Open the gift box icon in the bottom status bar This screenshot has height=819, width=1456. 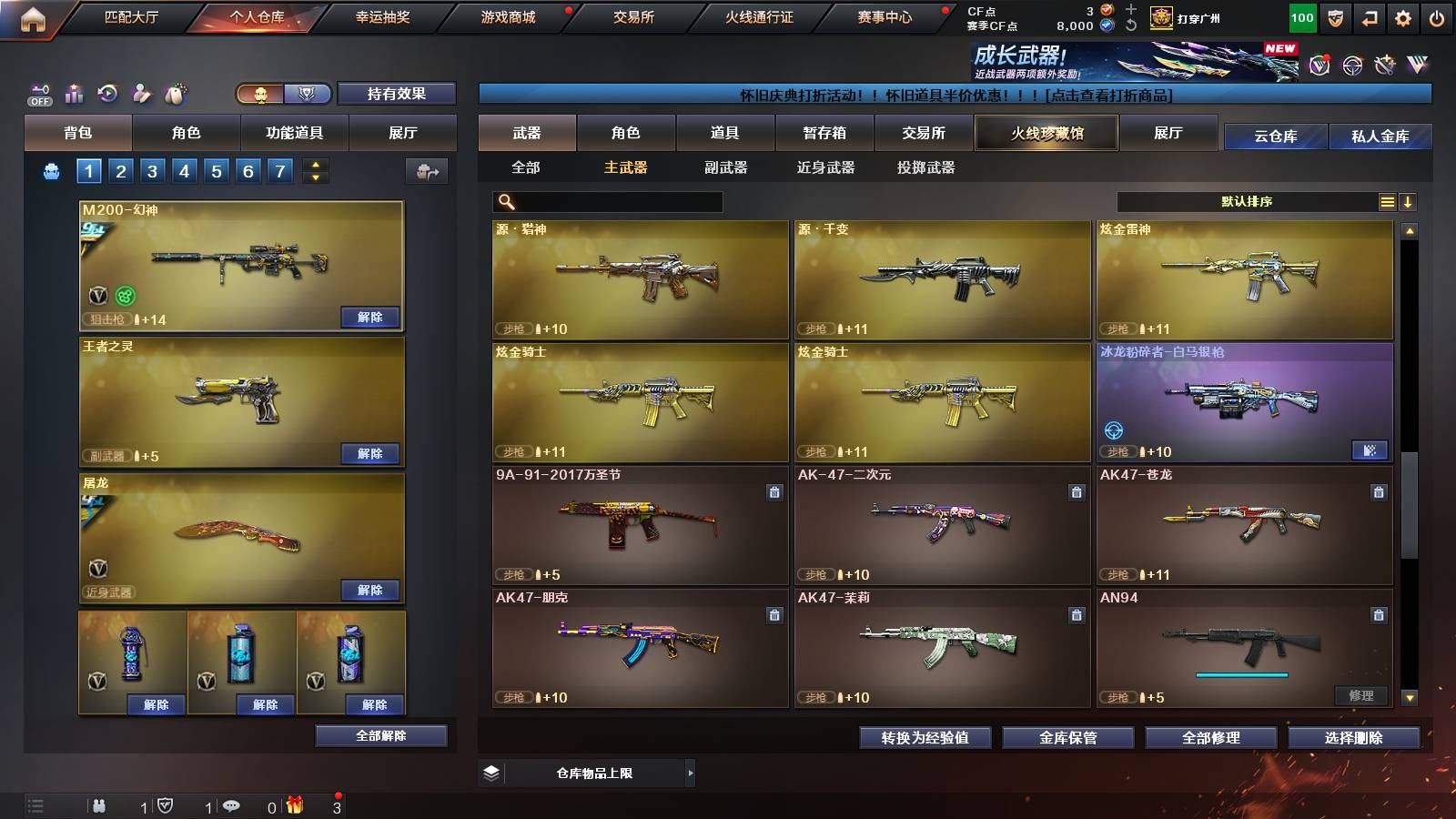coord(296,805)
